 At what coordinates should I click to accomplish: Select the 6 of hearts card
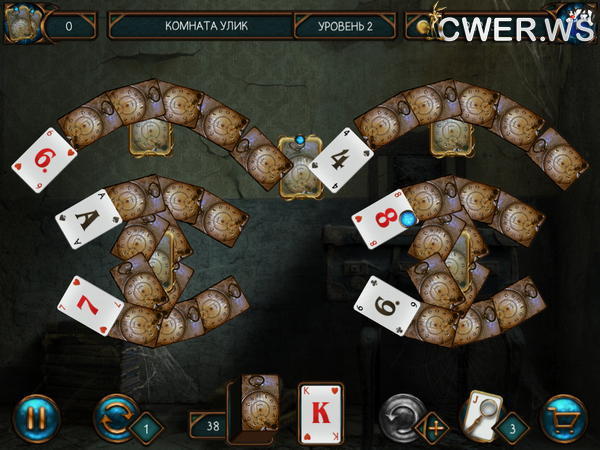click(x=43, y=157)
